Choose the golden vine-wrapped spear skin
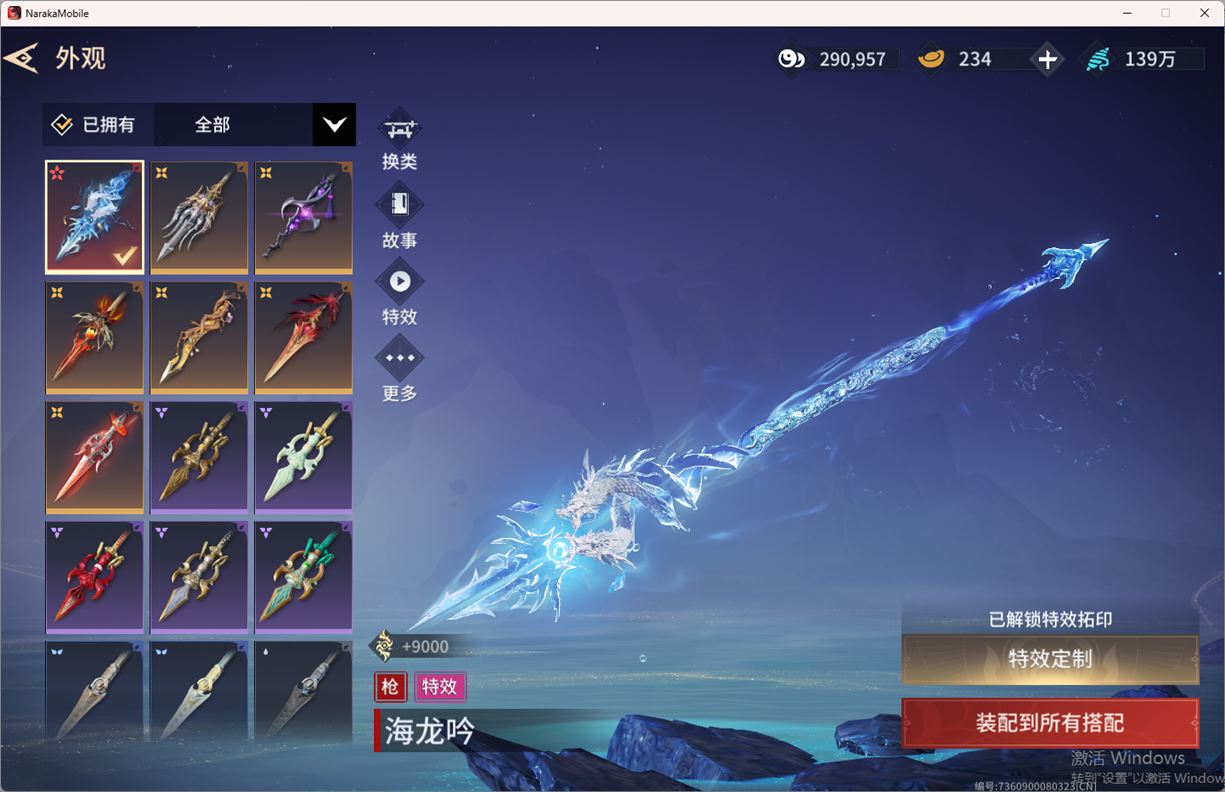The width and height of the screenshot is (1225, 792). (x=199, y=337)
